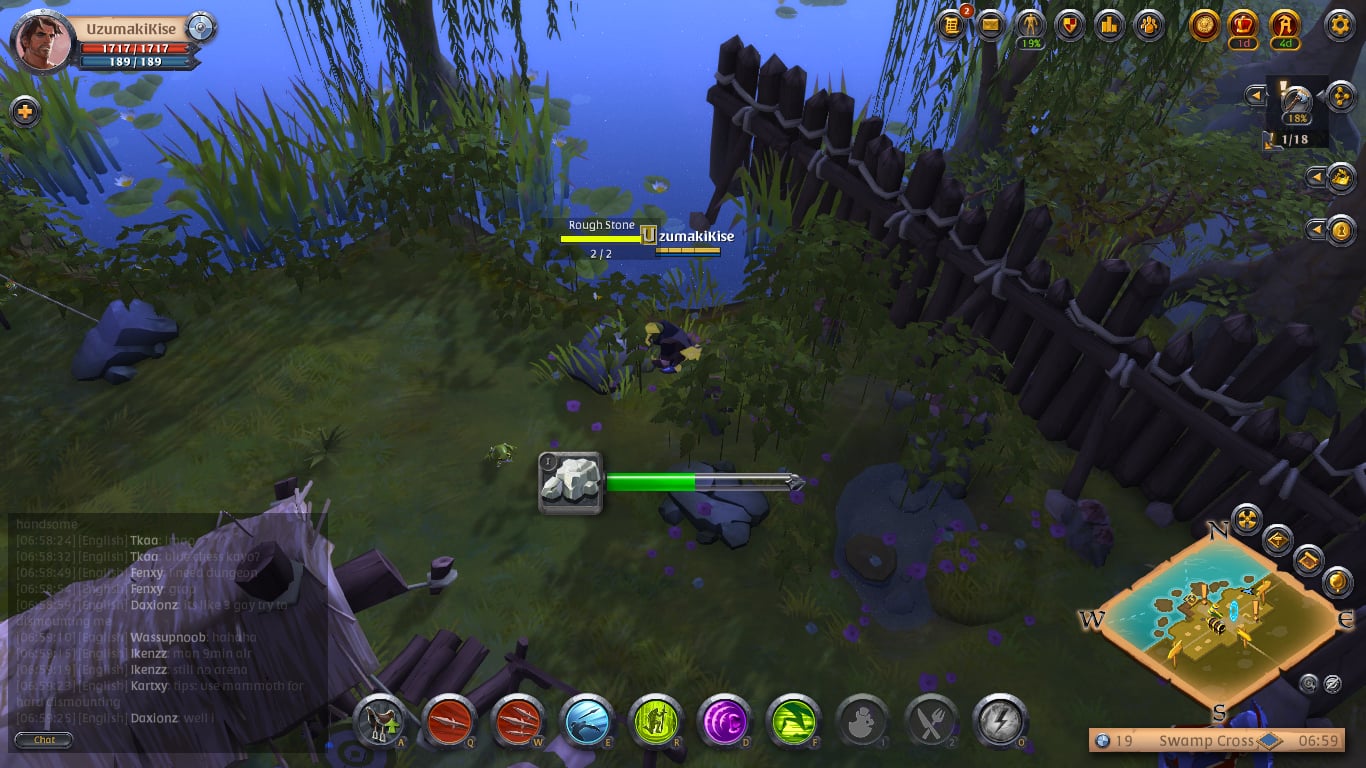Activate the blue spear-throw E ability
This screenshot has height=768, width=1366.
(586, 720)
